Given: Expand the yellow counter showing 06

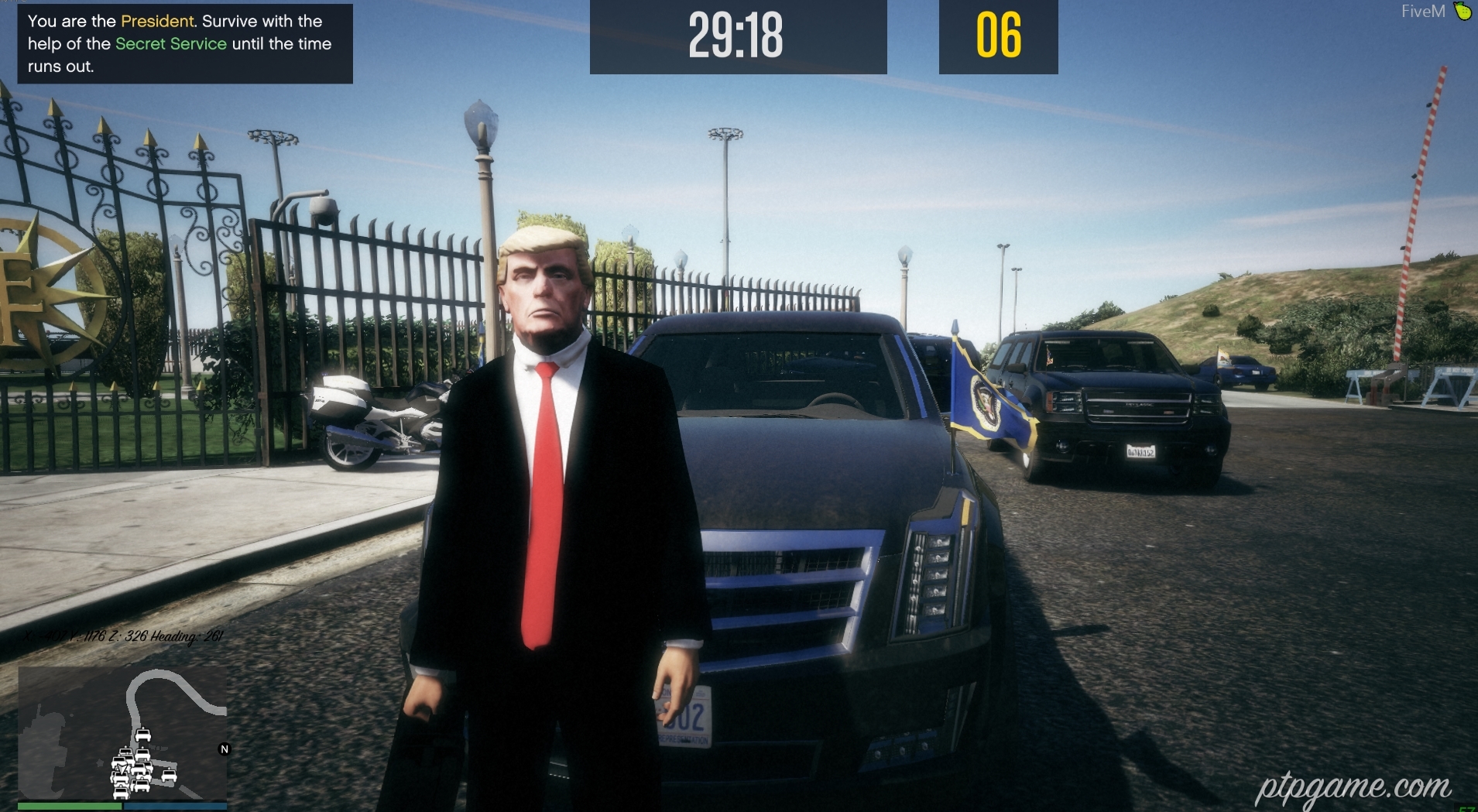Looking at the screenshot, I should click(998, 36).
